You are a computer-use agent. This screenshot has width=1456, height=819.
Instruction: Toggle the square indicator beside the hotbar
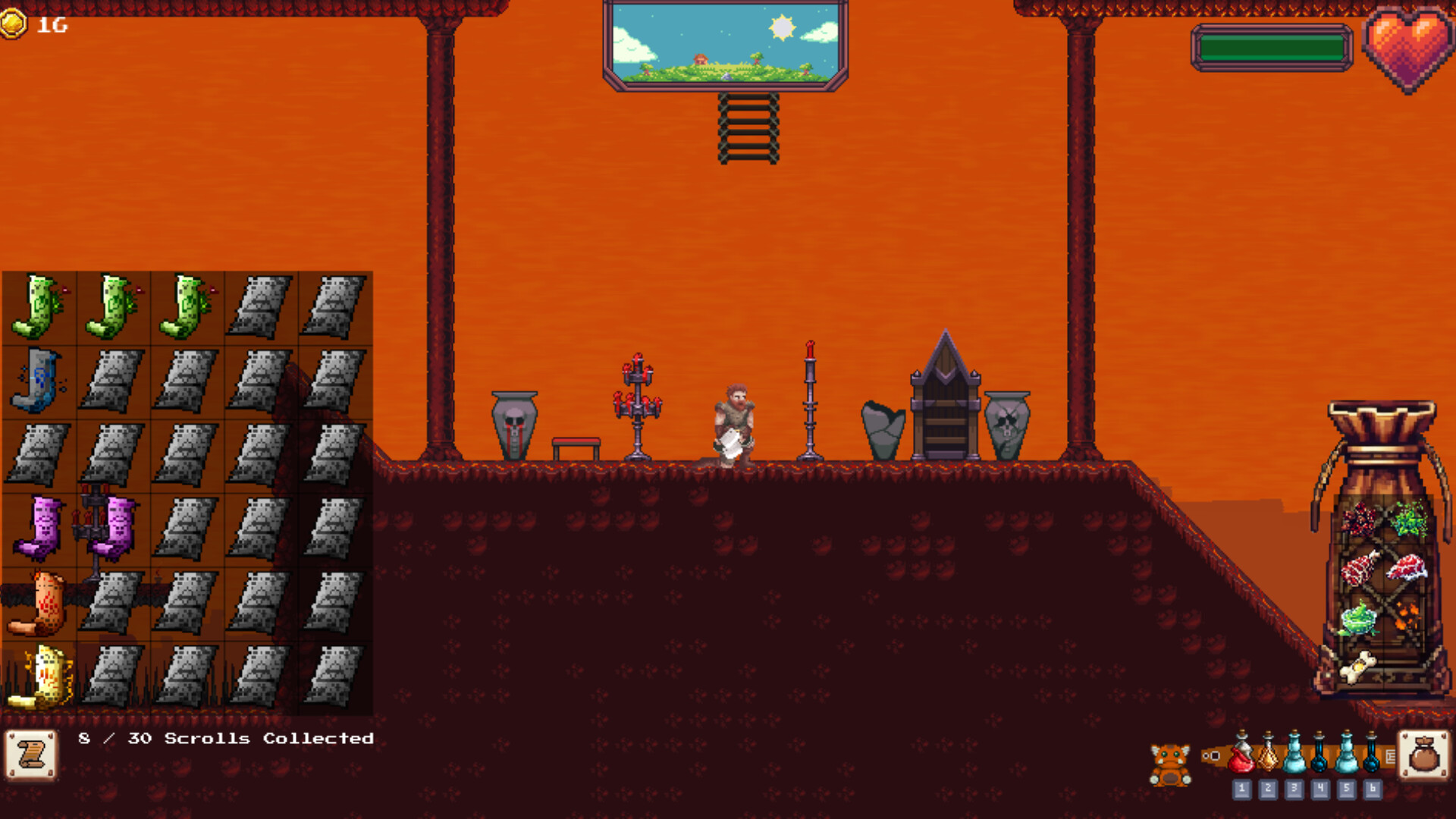tap(1214, 756)
